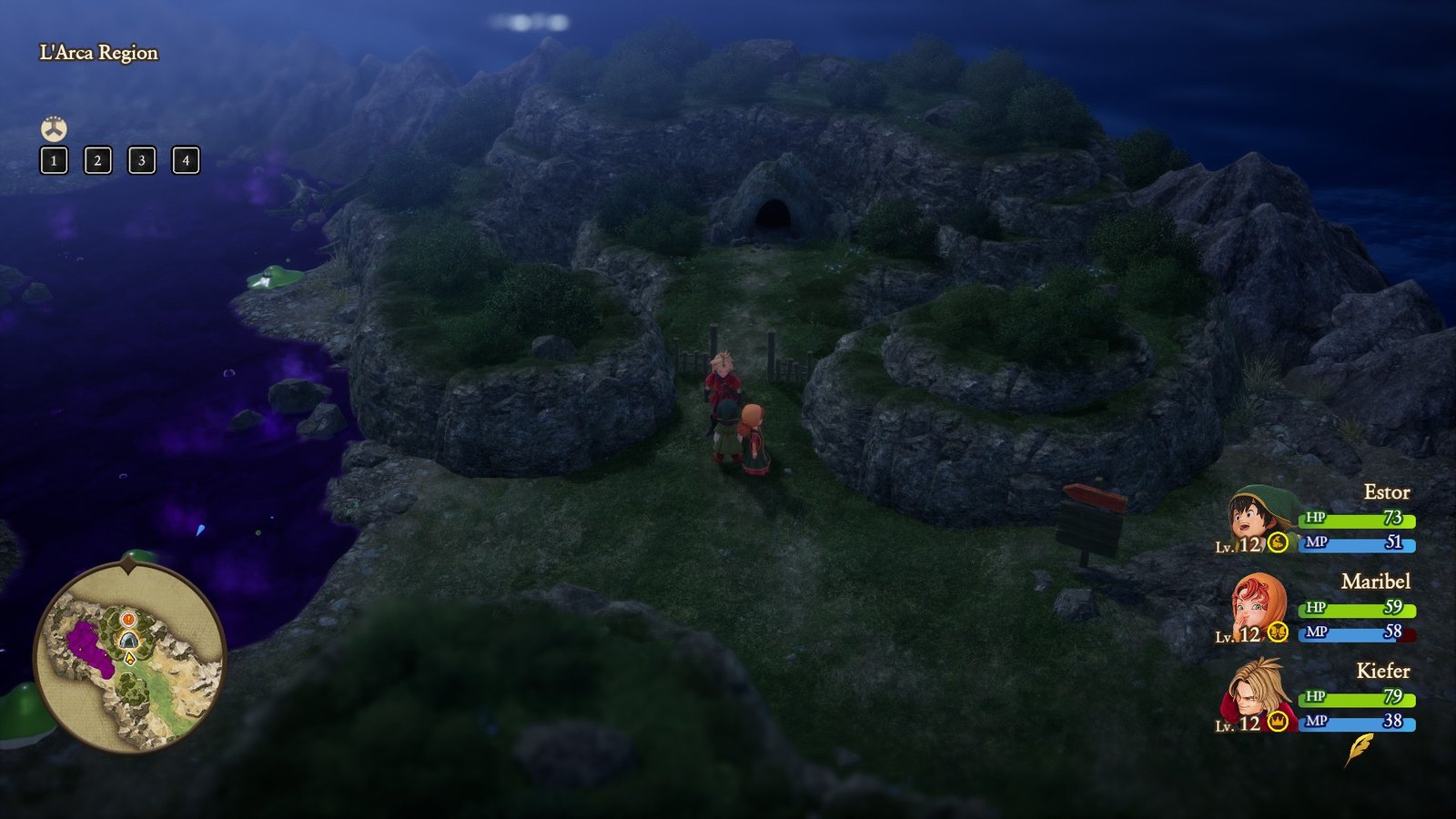Select Estor's party portrait

click(x=1257, y=516)
